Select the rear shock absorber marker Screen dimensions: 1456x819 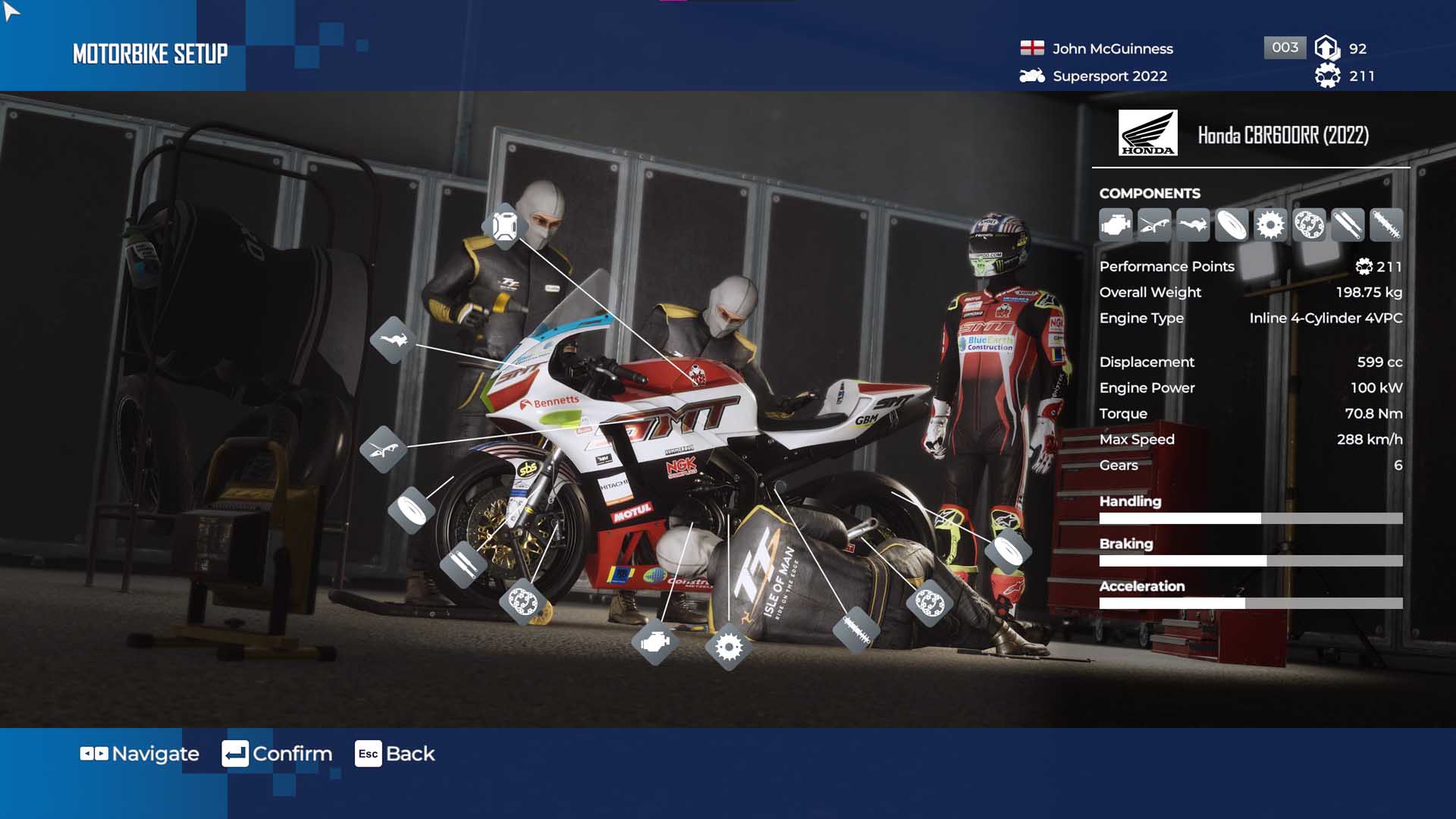coord(855,629)
